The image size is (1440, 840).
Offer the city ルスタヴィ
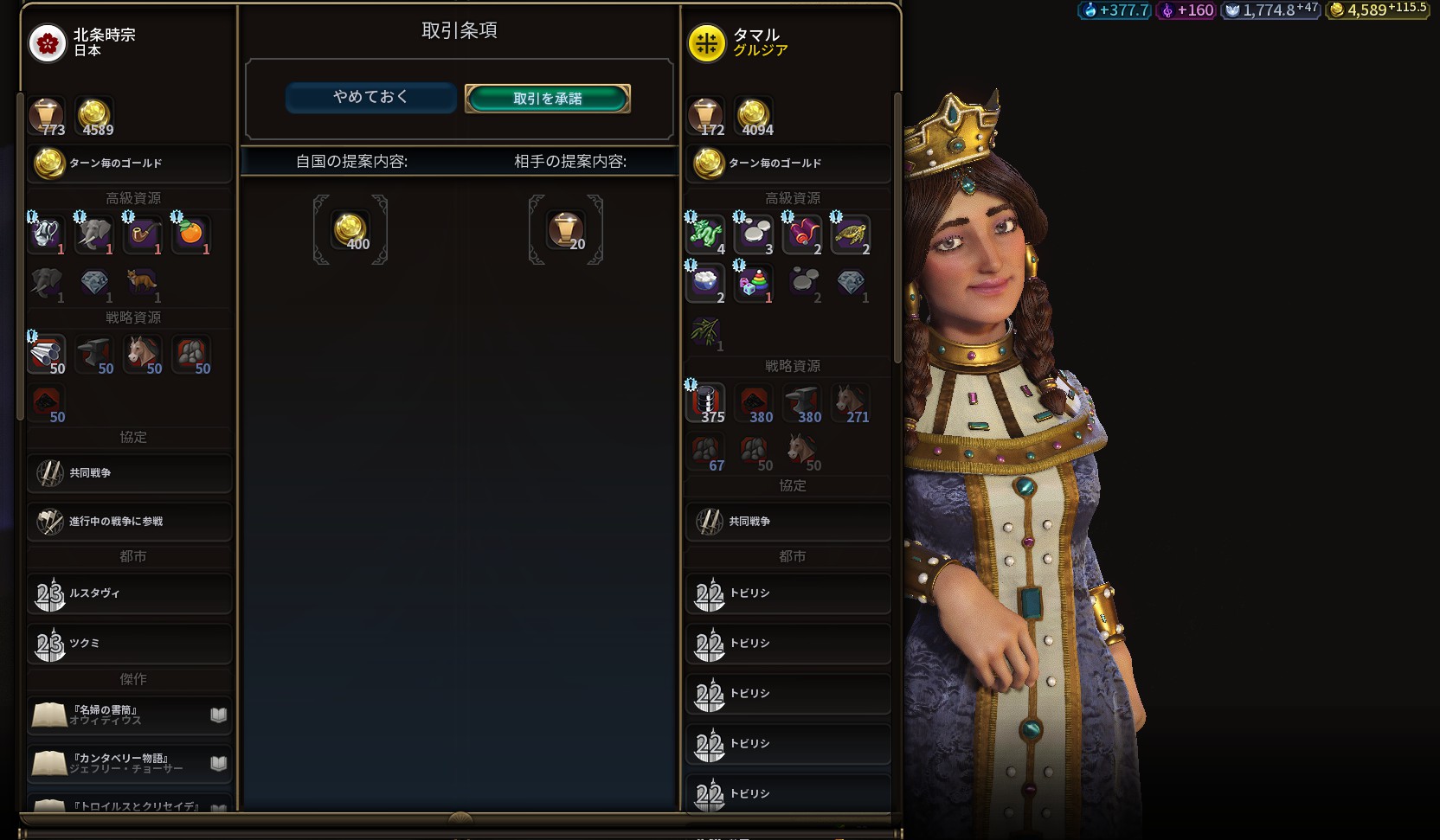click(x=130, y=593)
